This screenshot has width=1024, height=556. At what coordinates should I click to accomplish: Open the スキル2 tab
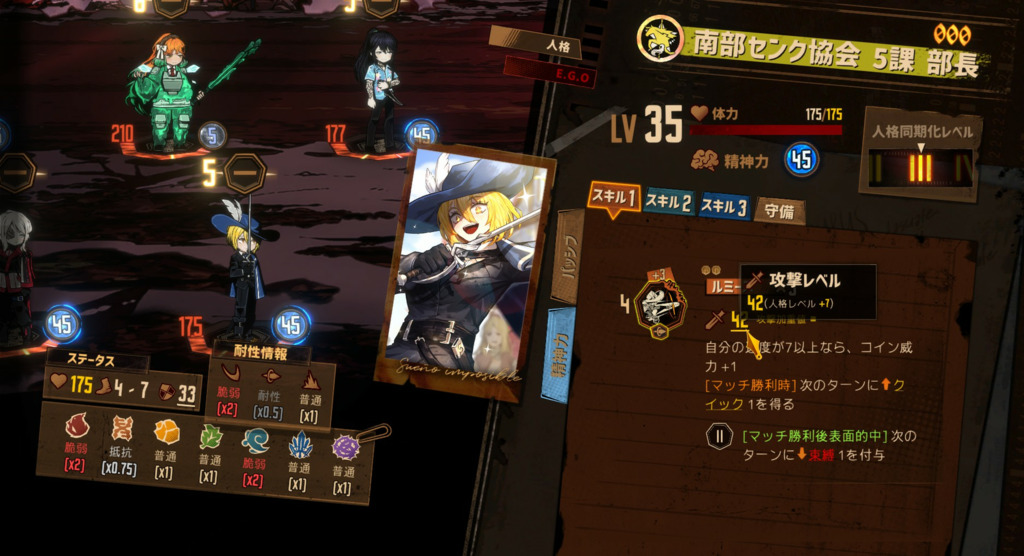668,203
